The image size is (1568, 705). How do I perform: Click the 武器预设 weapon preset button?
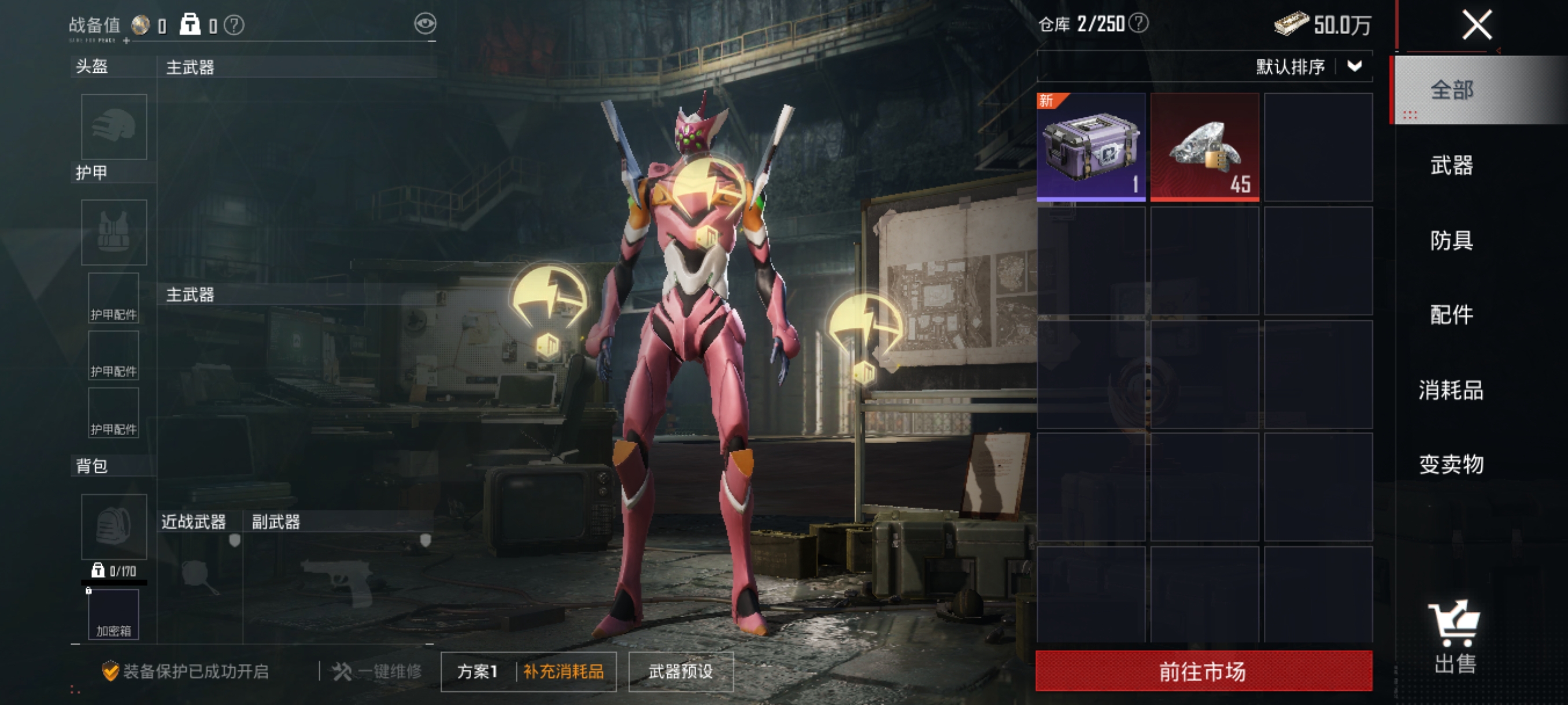tap(681, 671)
